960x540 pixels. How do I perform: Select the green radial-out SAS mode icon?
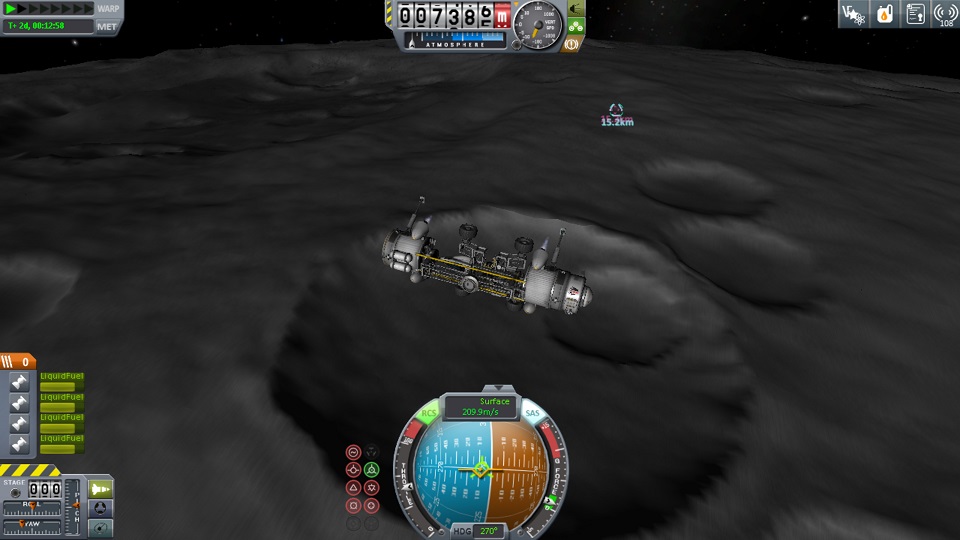pos(371,469)
